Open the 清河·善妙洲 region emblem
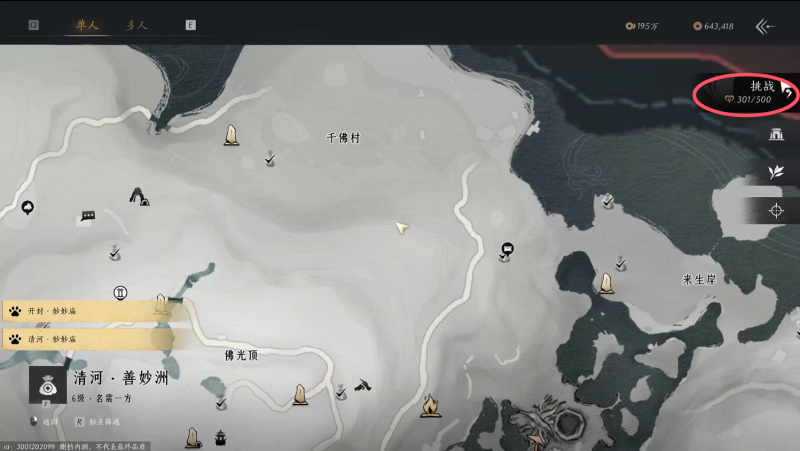The height and width of the screenshot is (451, 800). [x=45, y=385]
